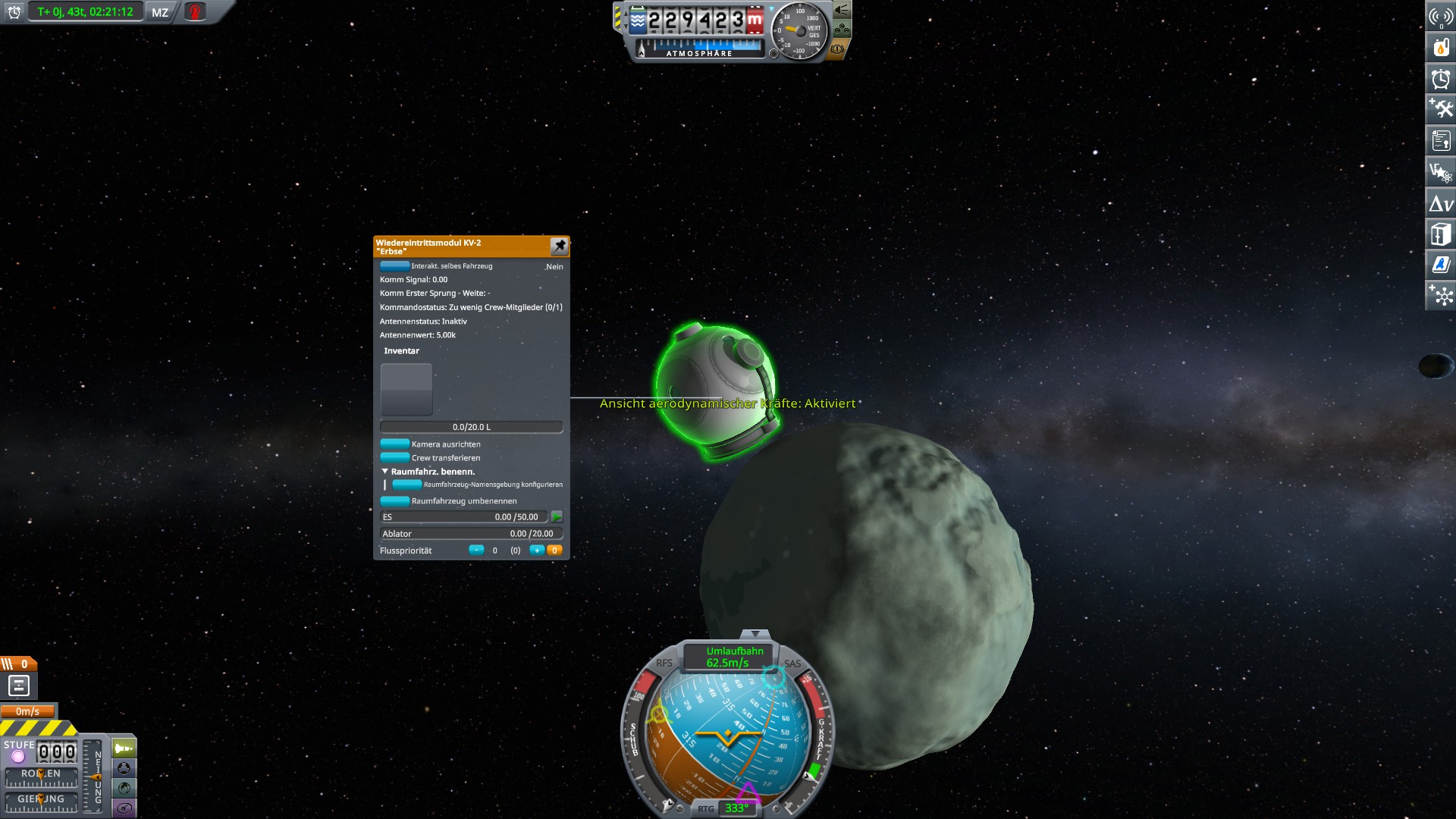
Task: Toggle SAS on the navball
Action: (x=792, y=664)
